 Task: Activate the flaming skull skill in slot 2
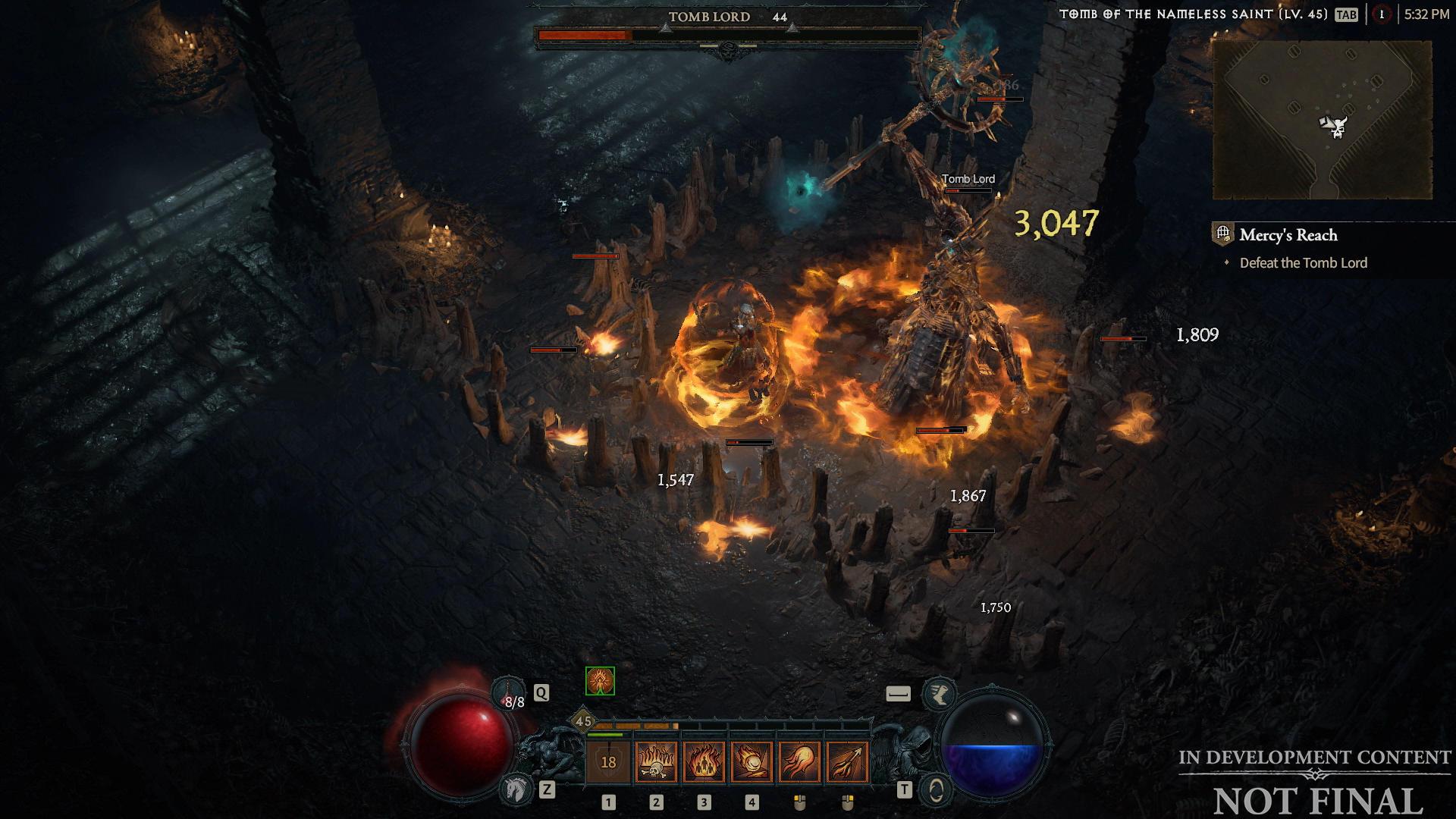click(655, 761)
